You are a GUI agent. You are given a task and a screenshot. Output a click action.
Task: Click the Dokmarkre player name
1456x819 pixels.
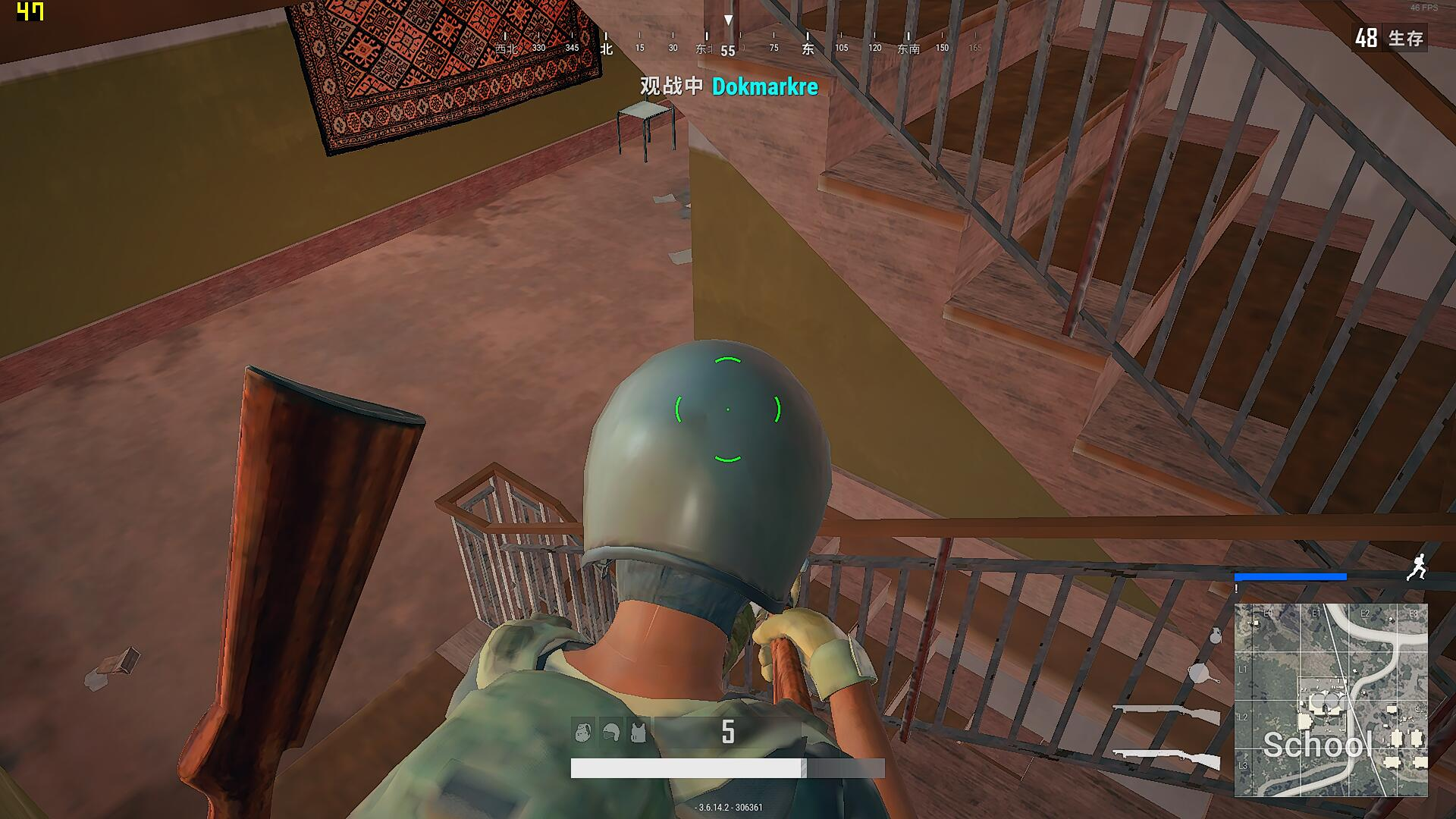tap(765, 86)
